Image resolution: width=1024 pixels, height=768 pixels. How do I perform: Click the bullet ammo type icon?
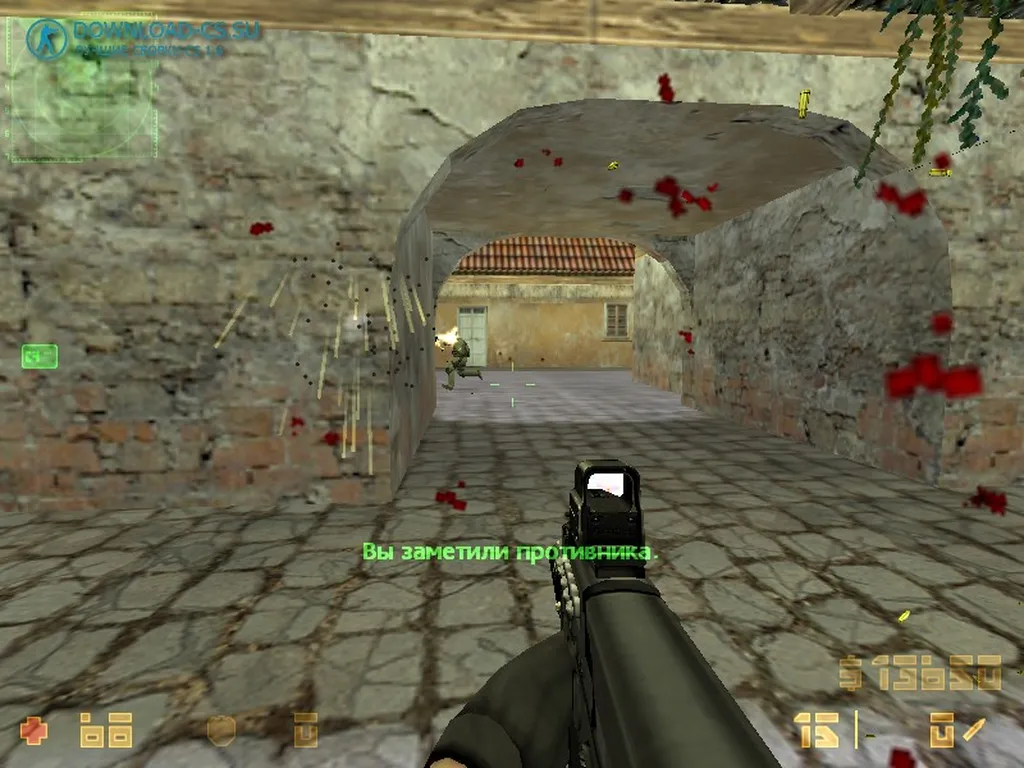[973, 730]
